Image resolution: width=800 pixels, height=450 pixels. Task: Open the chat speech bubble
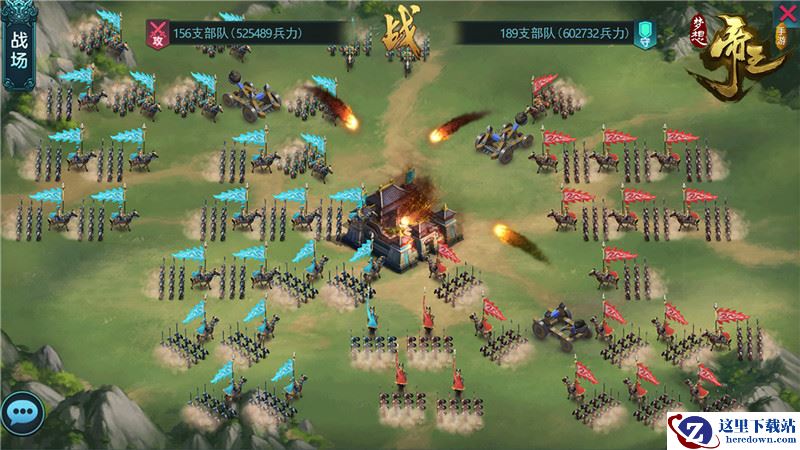click(20, 410)
